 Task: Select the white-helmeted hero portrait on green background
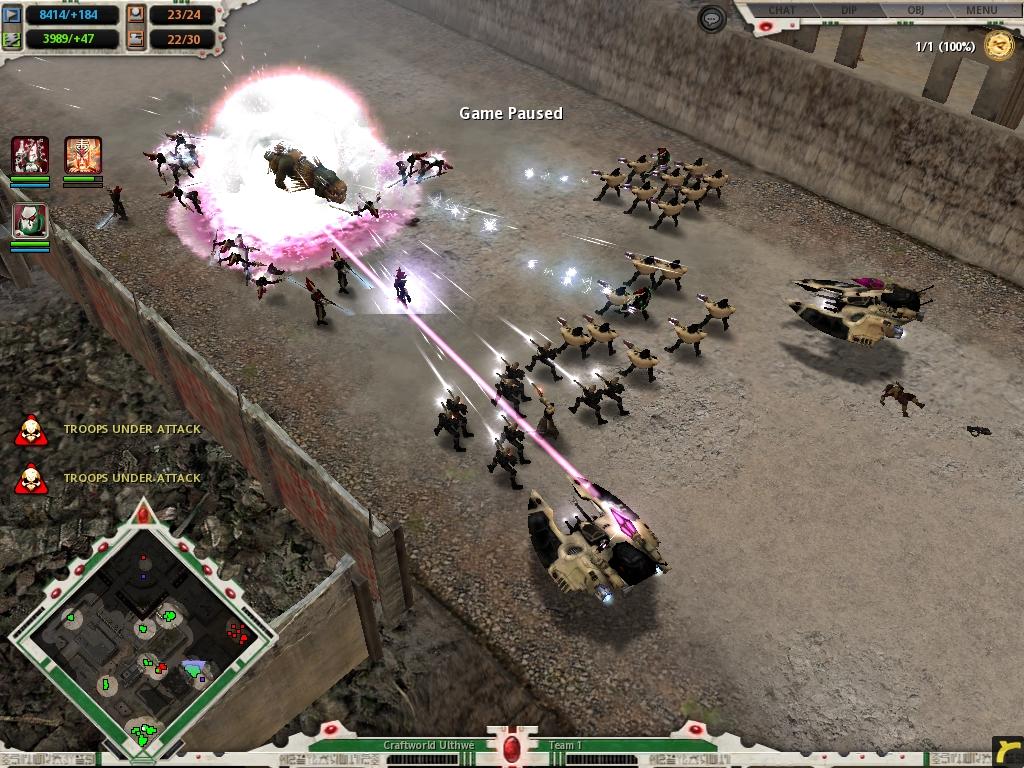tap(30, 221)
